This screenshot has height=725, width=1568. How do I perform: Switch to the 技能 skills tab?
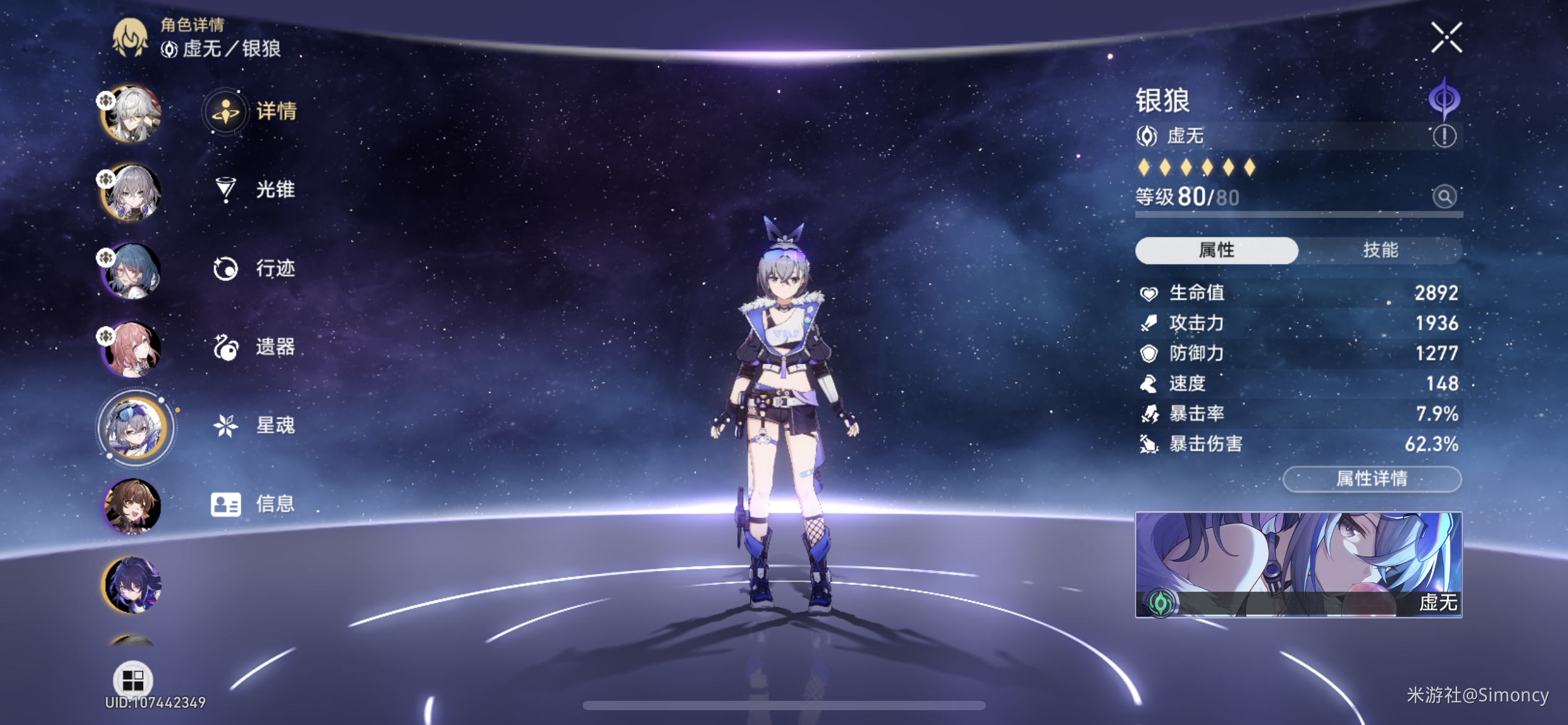(1380, 250)
